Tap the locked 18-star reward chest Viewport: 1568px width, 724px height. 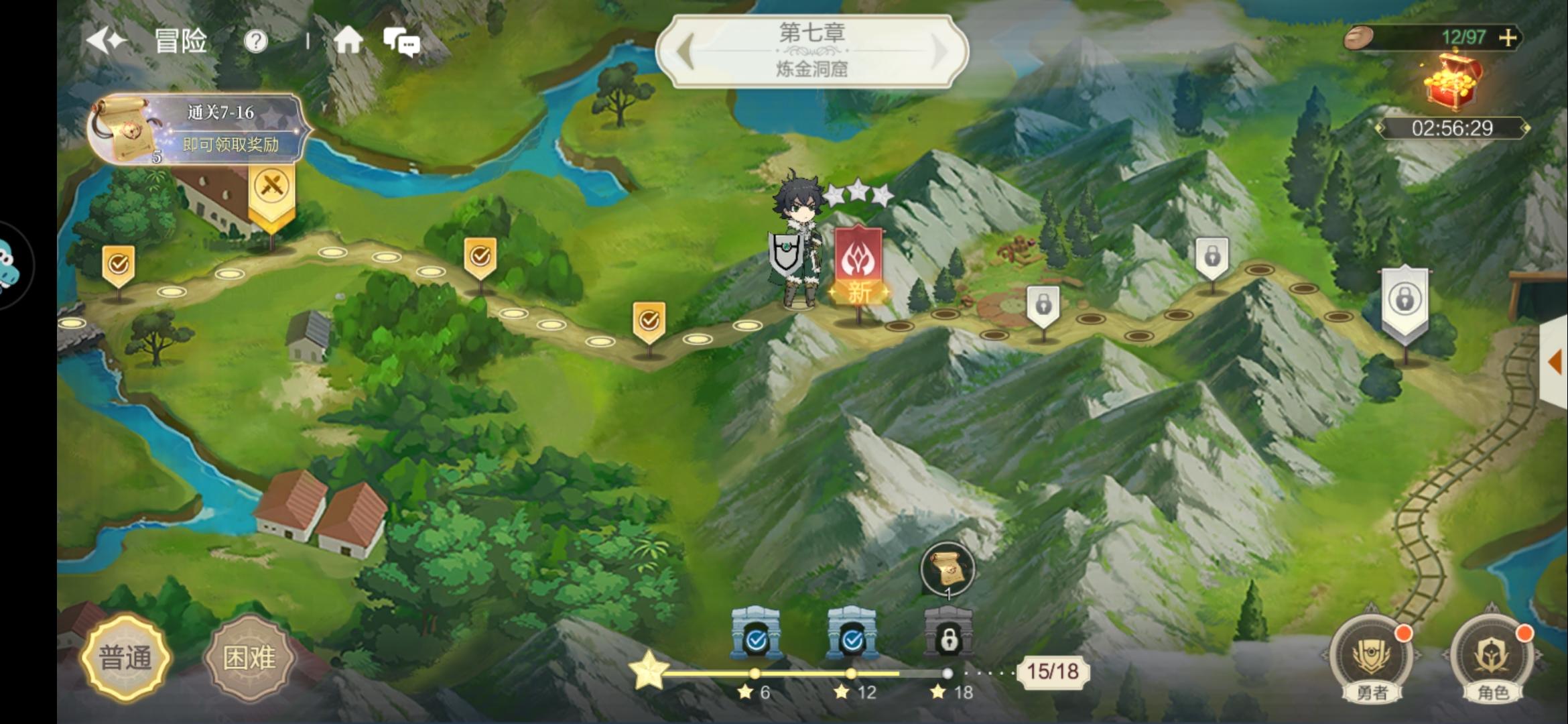click(948, 633)
